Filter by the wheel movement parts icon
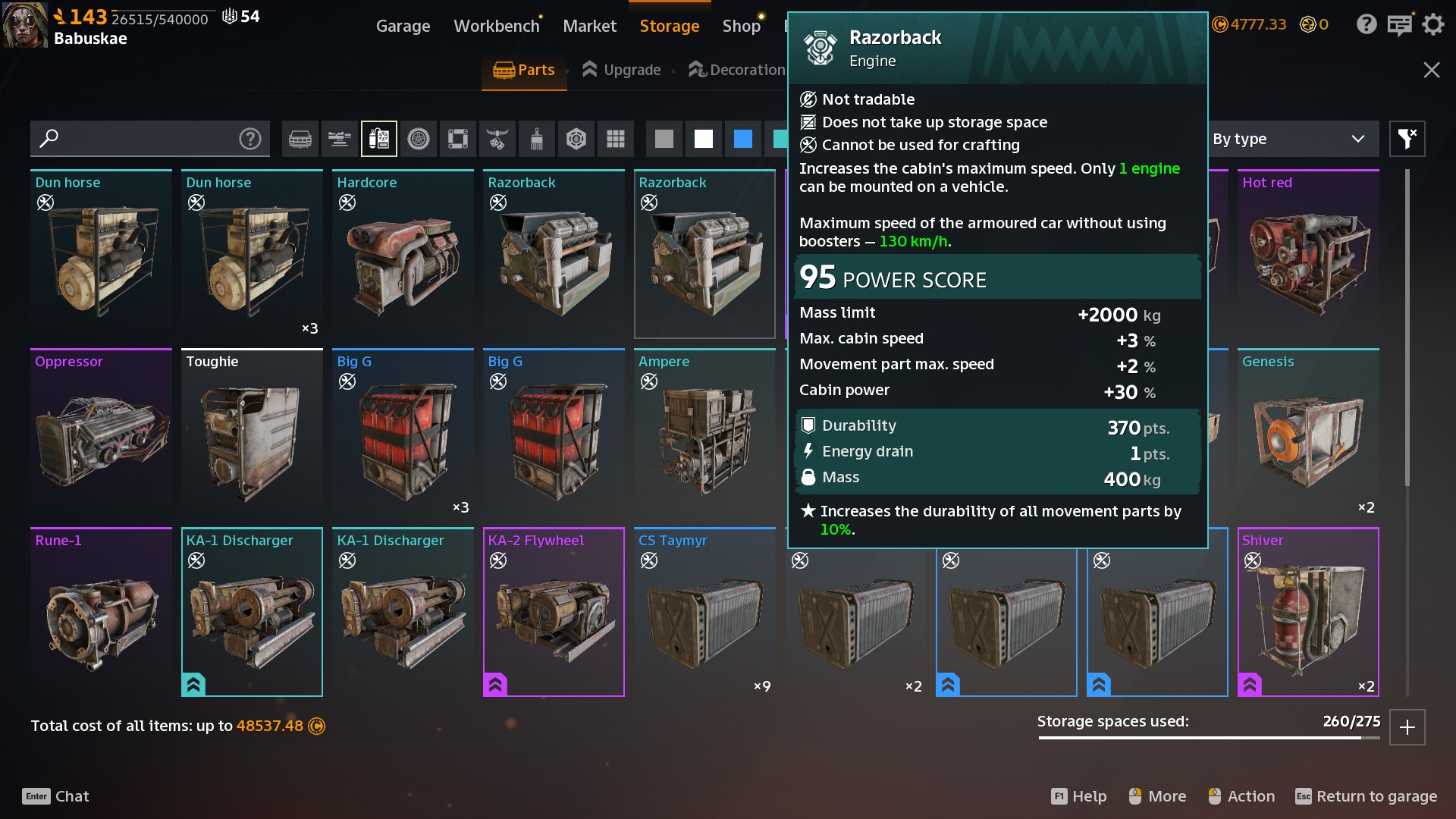 pyautogui.click(x=419, y=139)
